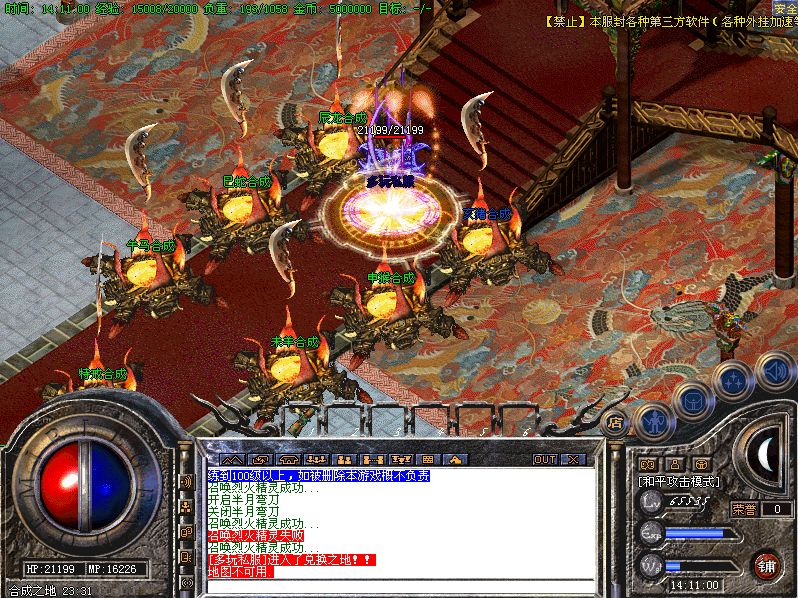Click the 荣誉 honor label

click(744, 508)
